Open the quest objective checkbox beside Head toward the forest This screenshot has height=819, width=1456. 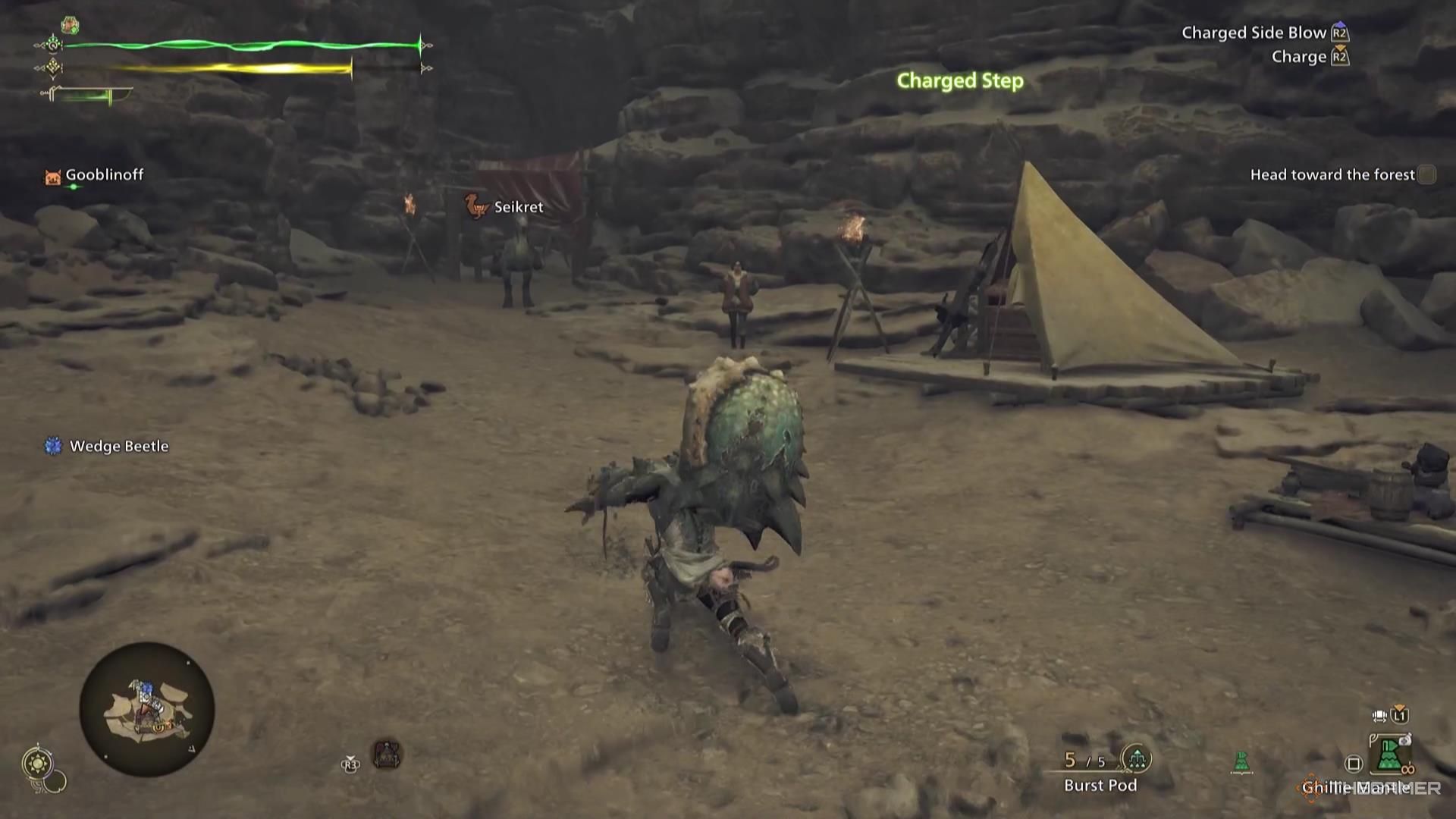(x=1428, y=174)
